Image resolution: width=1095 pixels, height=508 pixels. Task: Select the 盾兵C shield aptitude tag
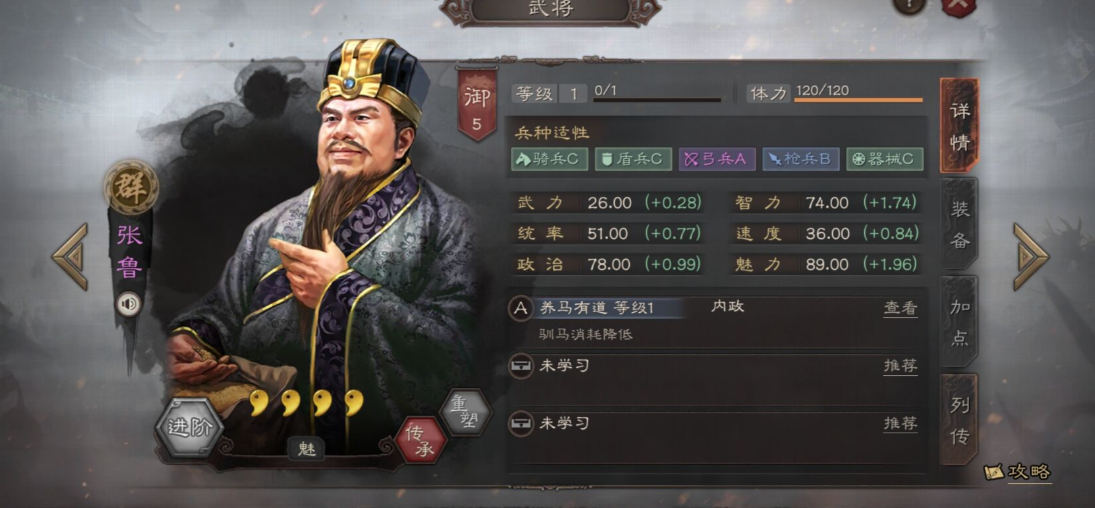click(633, 159)
